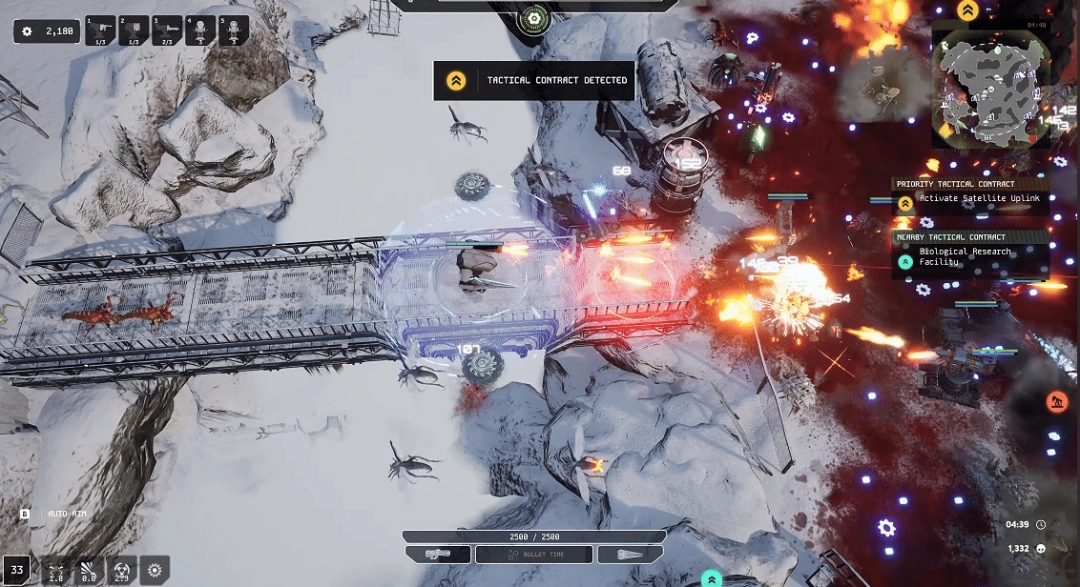1080x587 pixels.
Task: Click the gear-shaped ability icon at bottom left
Action: pyautogui.click(x=154, y=570)
